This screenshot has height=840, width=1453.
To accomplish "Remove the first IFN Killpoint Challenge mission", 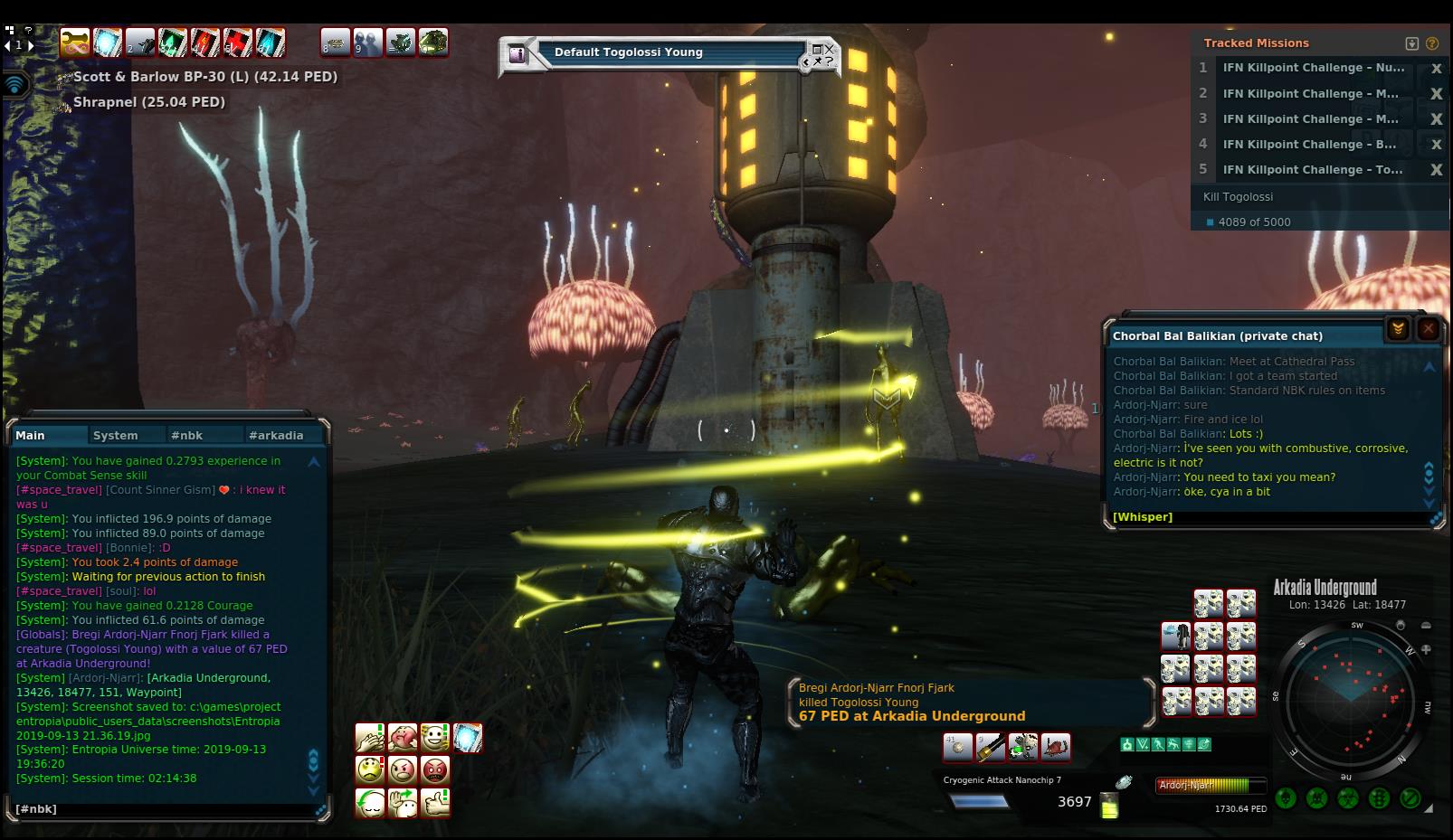I will [1435, 69].
